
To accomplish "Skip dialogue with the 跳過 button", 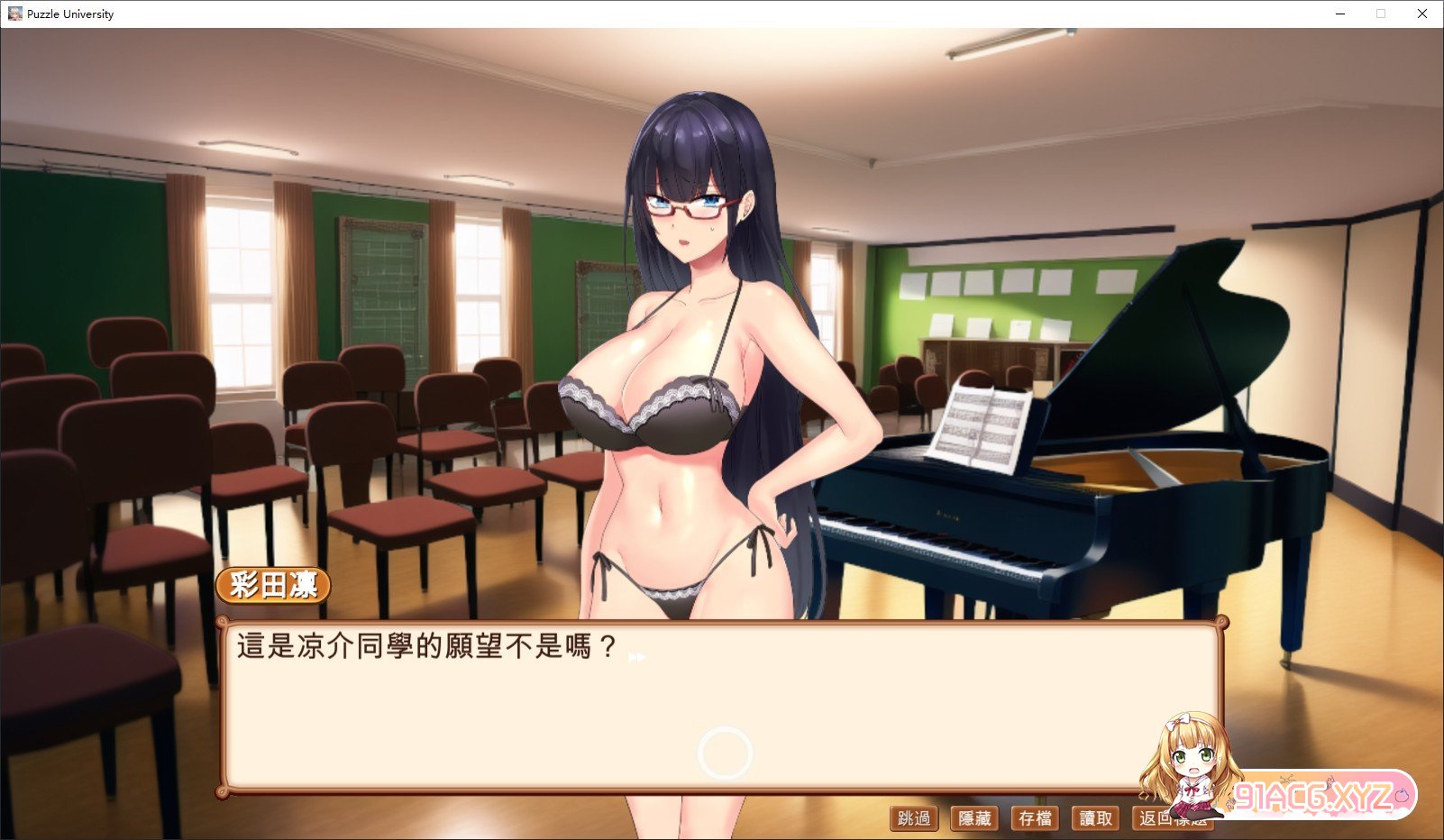I will [x=914, y=818].
